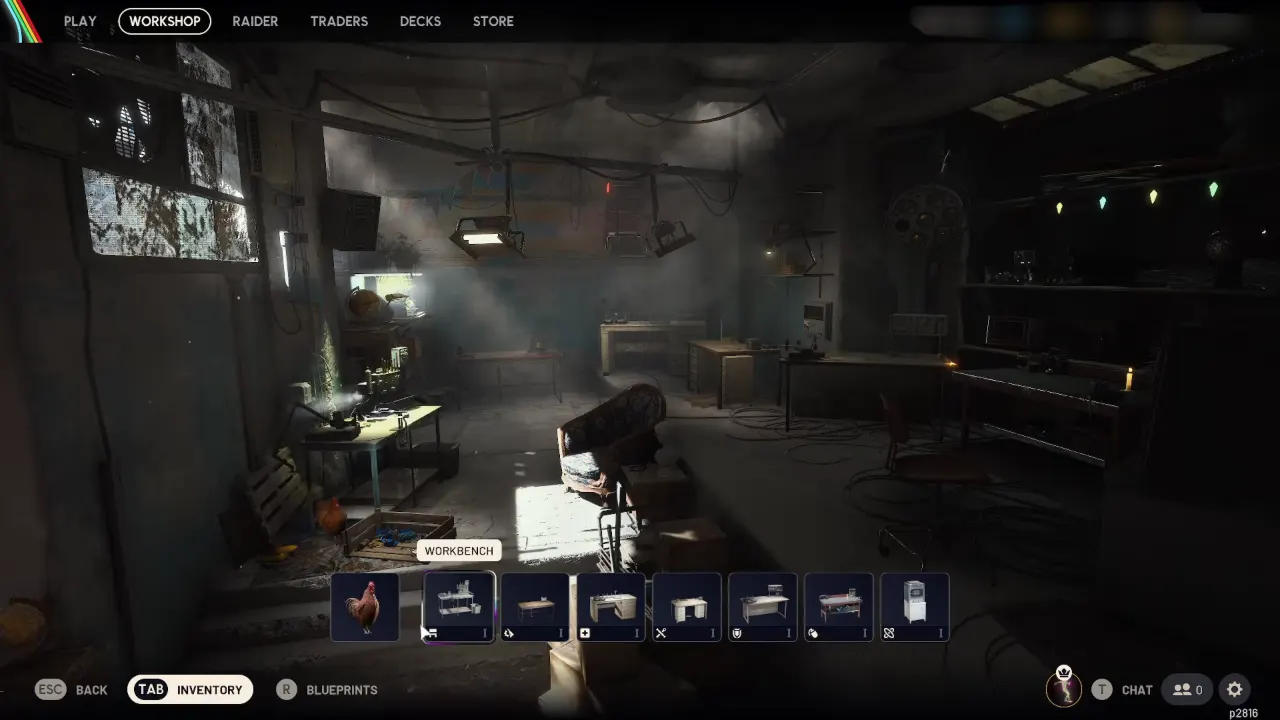Switch to the RAIDER tab
1280x720 pixels.
(x=255, y=21)
